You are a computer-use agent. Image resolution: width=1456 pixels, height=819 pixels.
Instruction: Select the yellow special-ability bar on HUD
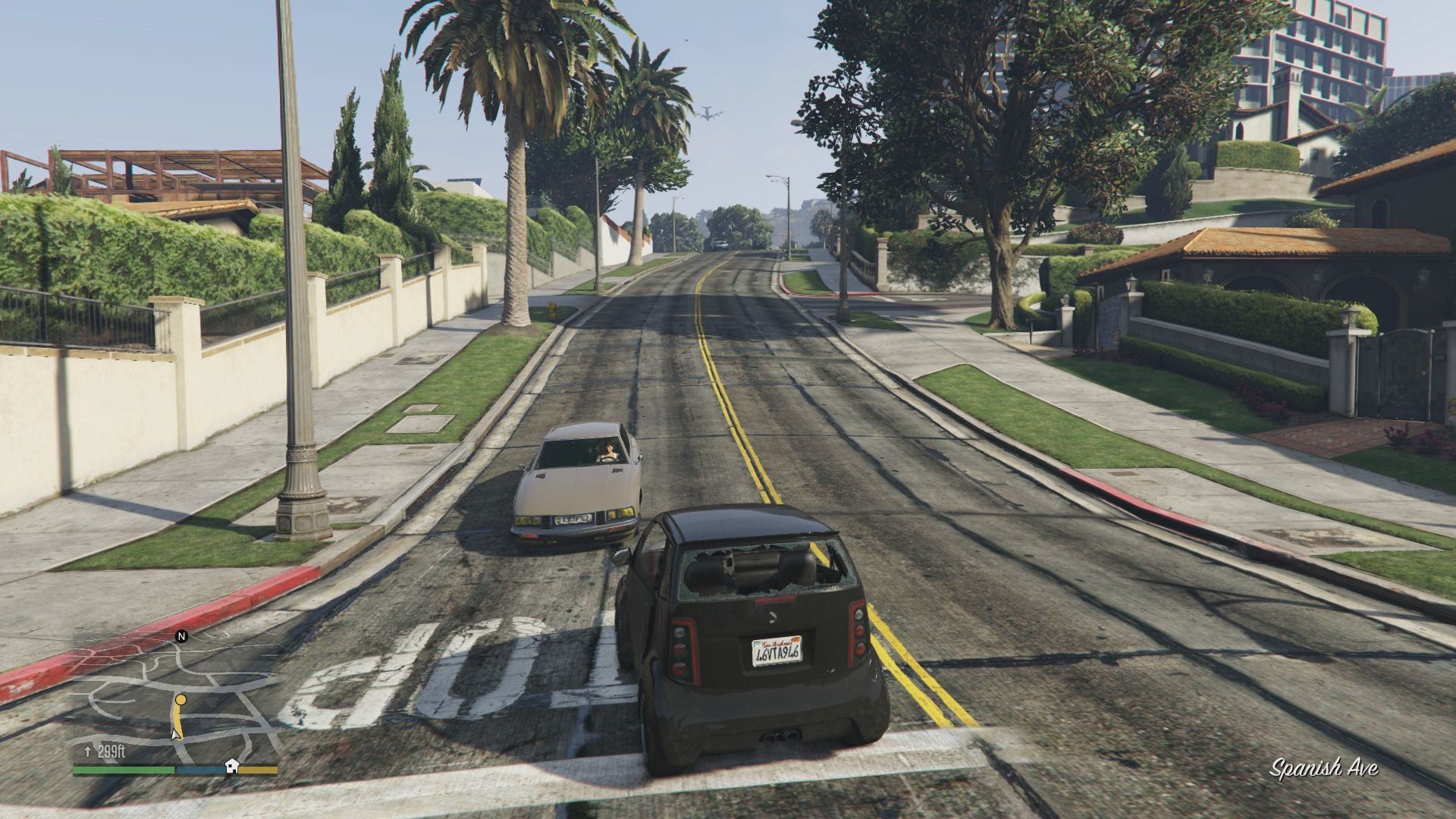click(x=258, y=769)
